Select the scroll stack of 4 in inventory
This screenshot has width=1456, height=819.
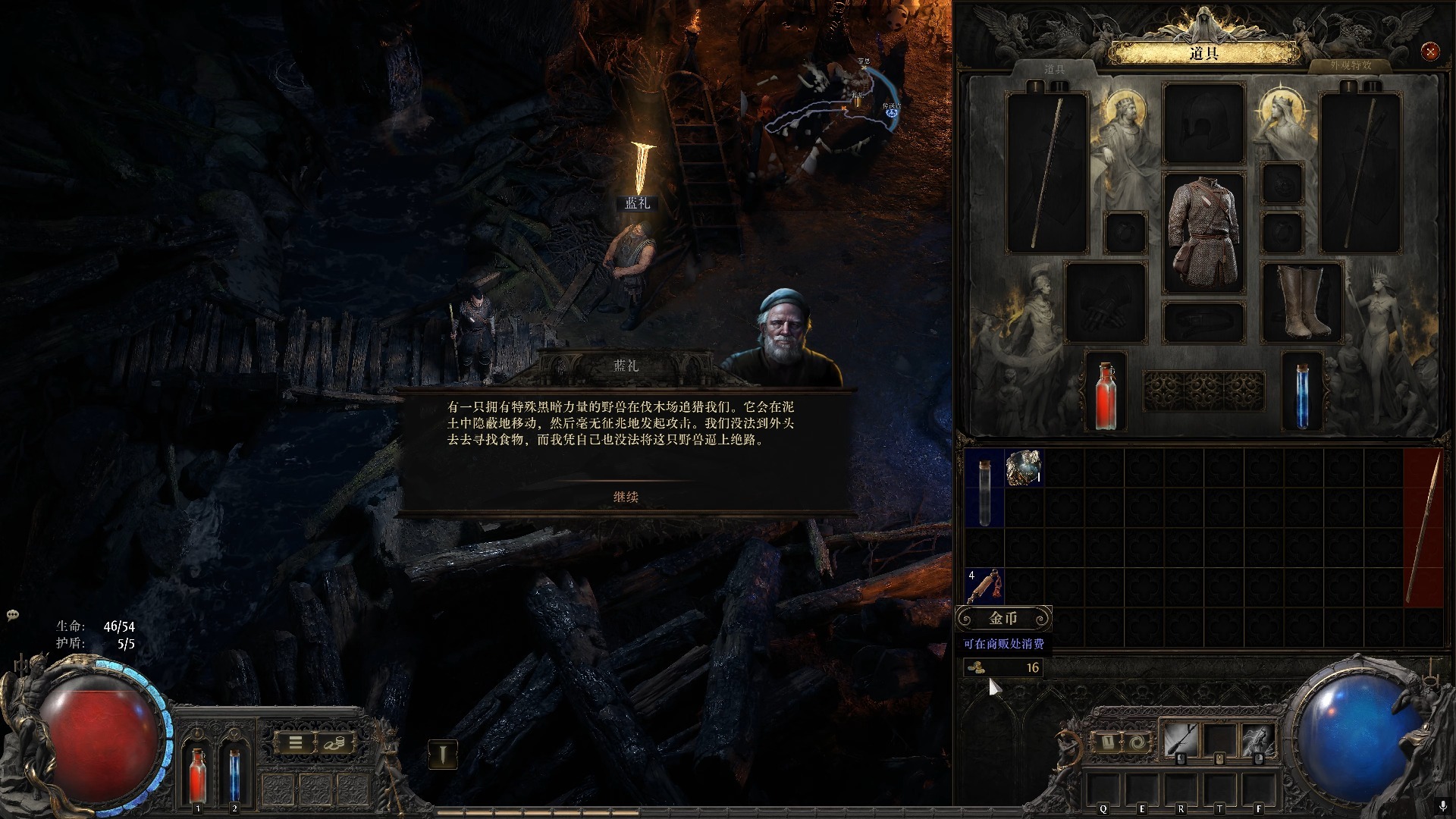[984, 586]
